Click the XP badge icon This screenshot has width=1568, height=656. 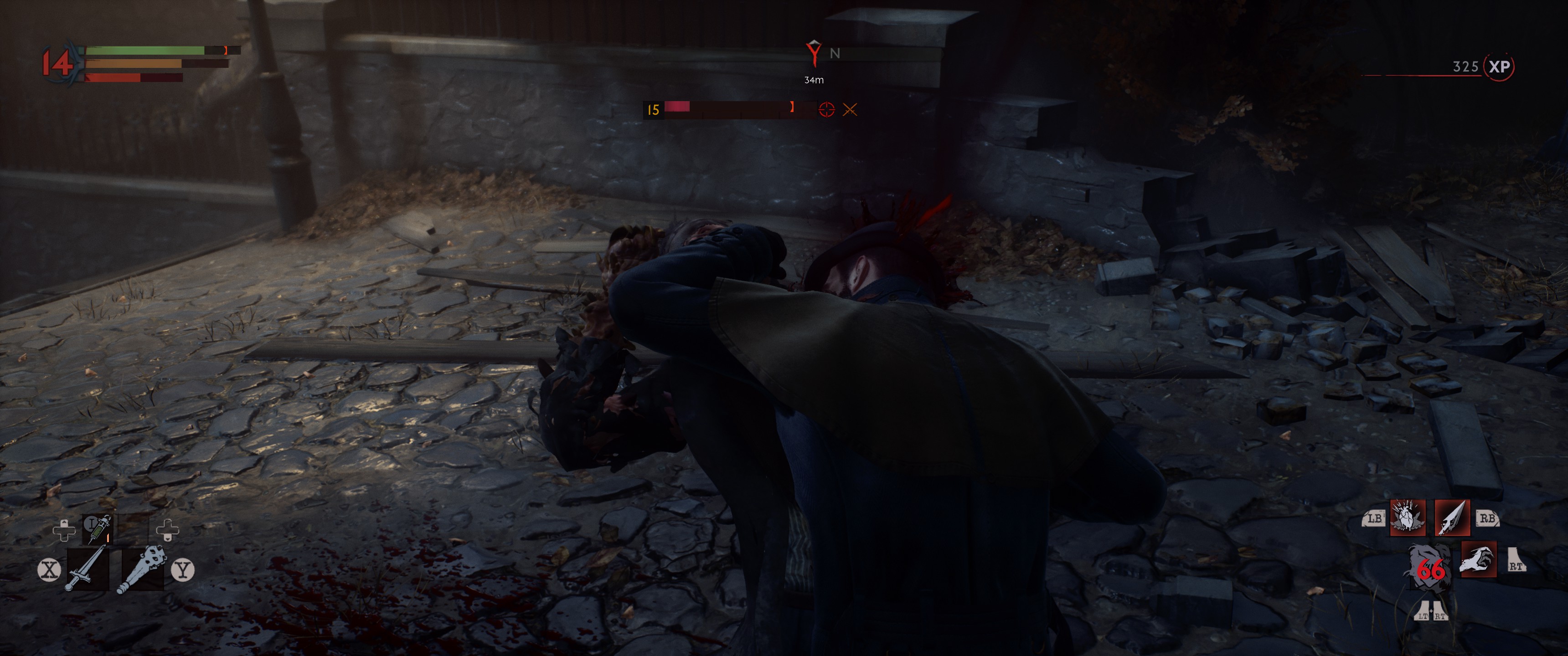pos(1499,67)
